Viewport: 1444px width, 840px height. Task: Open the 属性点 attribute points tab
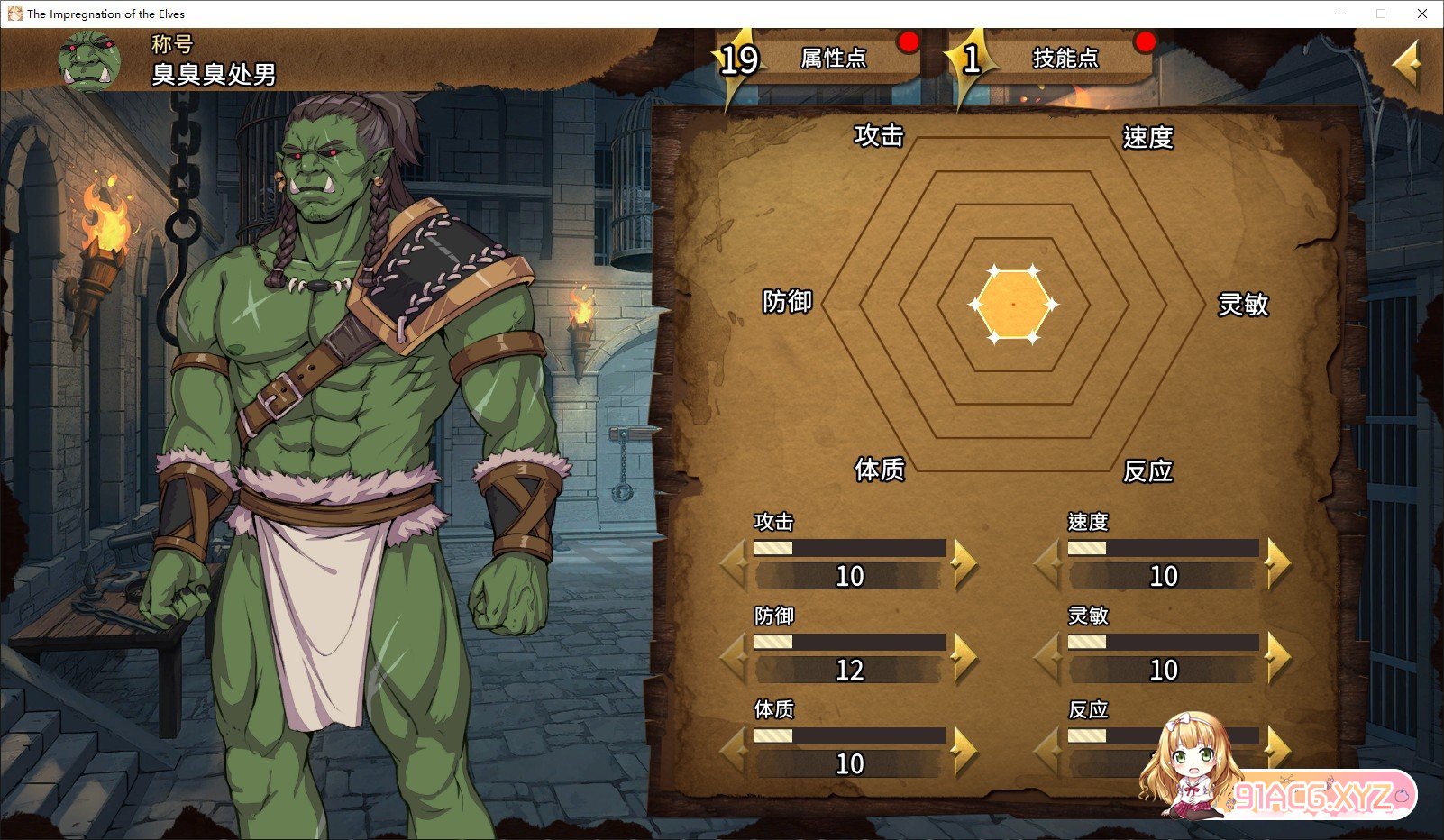tap(831, 59)
